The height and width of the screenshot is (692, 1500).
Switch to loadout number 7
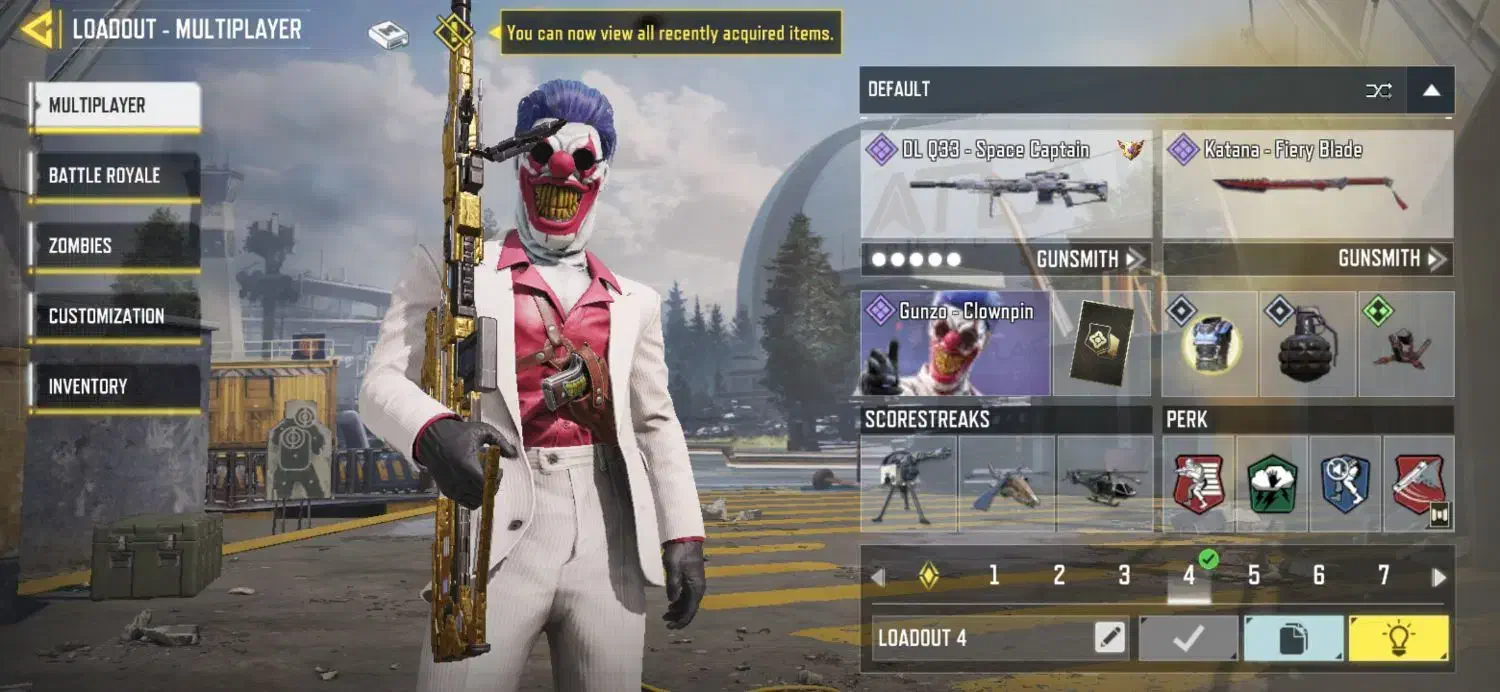pyautogui.click(x=1383, y=575)
